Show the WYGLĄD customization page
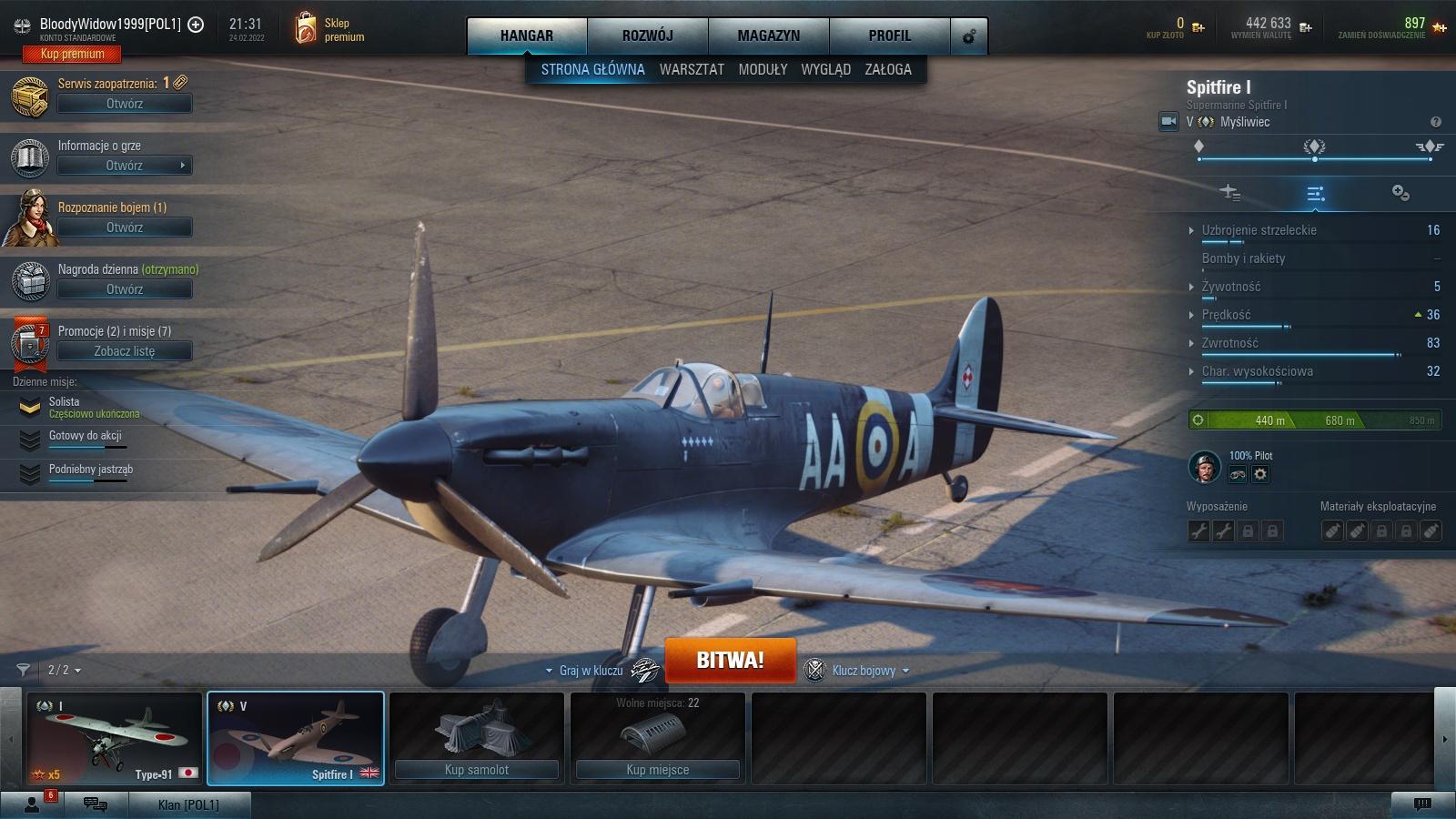This screenshot has height=819, width=1456. coord(825,69)
